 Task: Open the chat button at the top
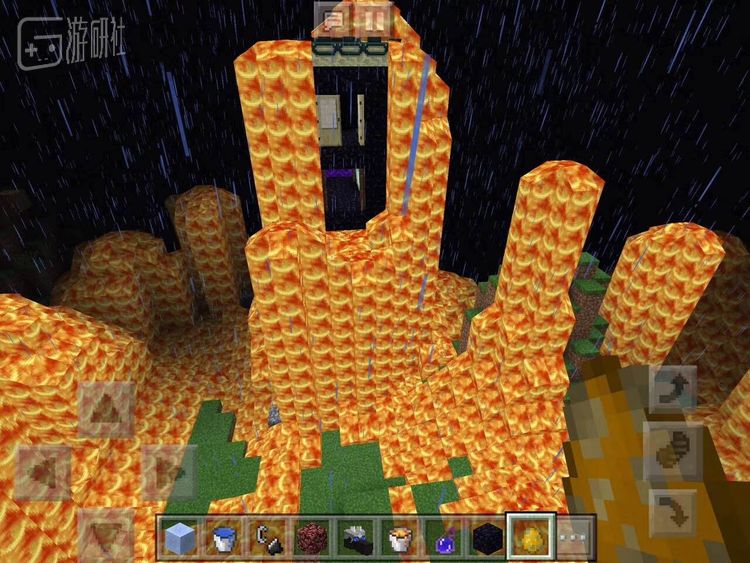(x=334, y=18)
